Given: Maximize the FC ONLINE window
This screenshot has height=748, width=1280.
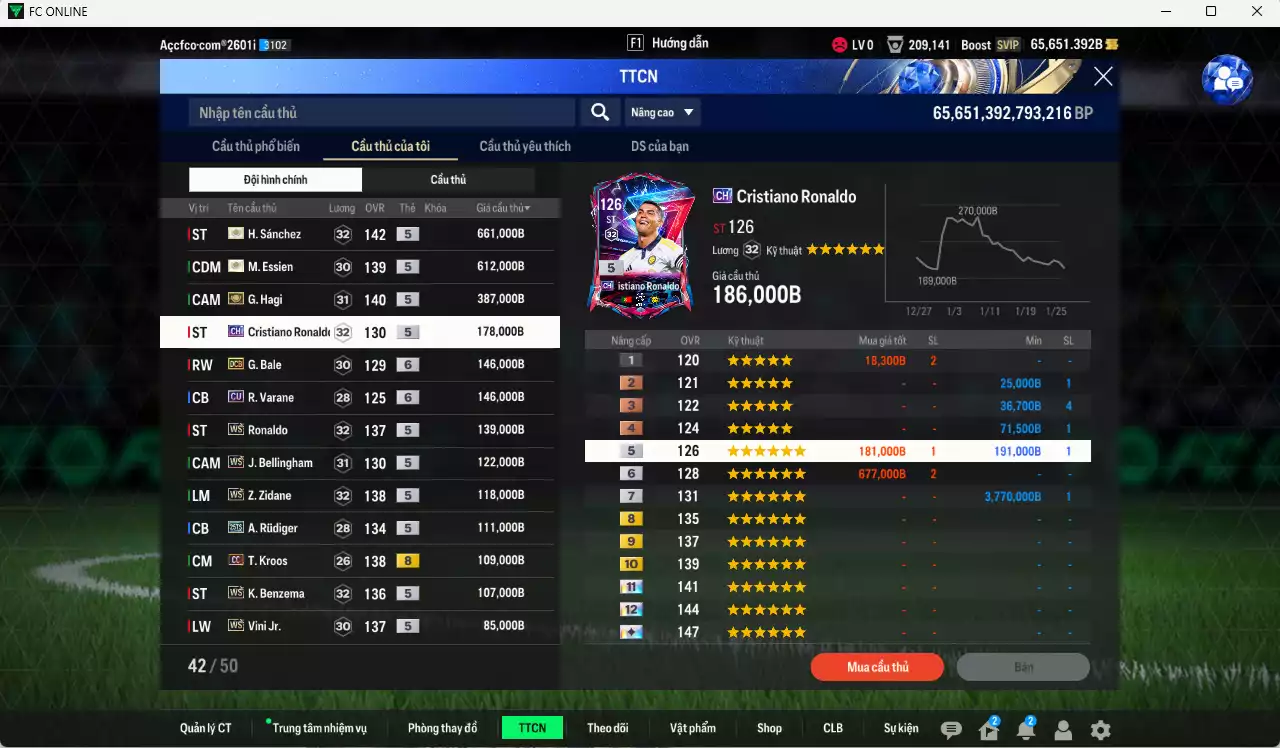Looking at the screenshot, I should (1211, 11).
